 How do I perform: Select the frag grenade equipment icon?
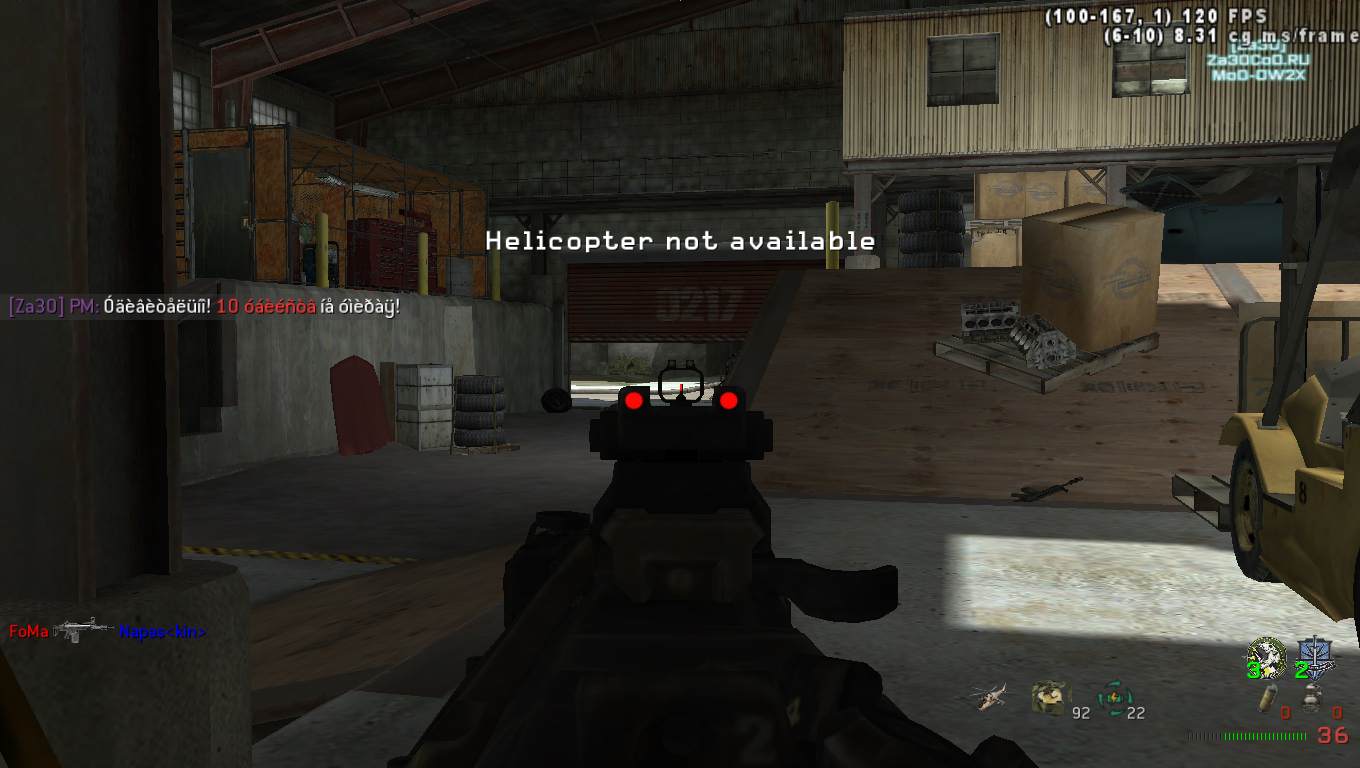(1268, 698)
